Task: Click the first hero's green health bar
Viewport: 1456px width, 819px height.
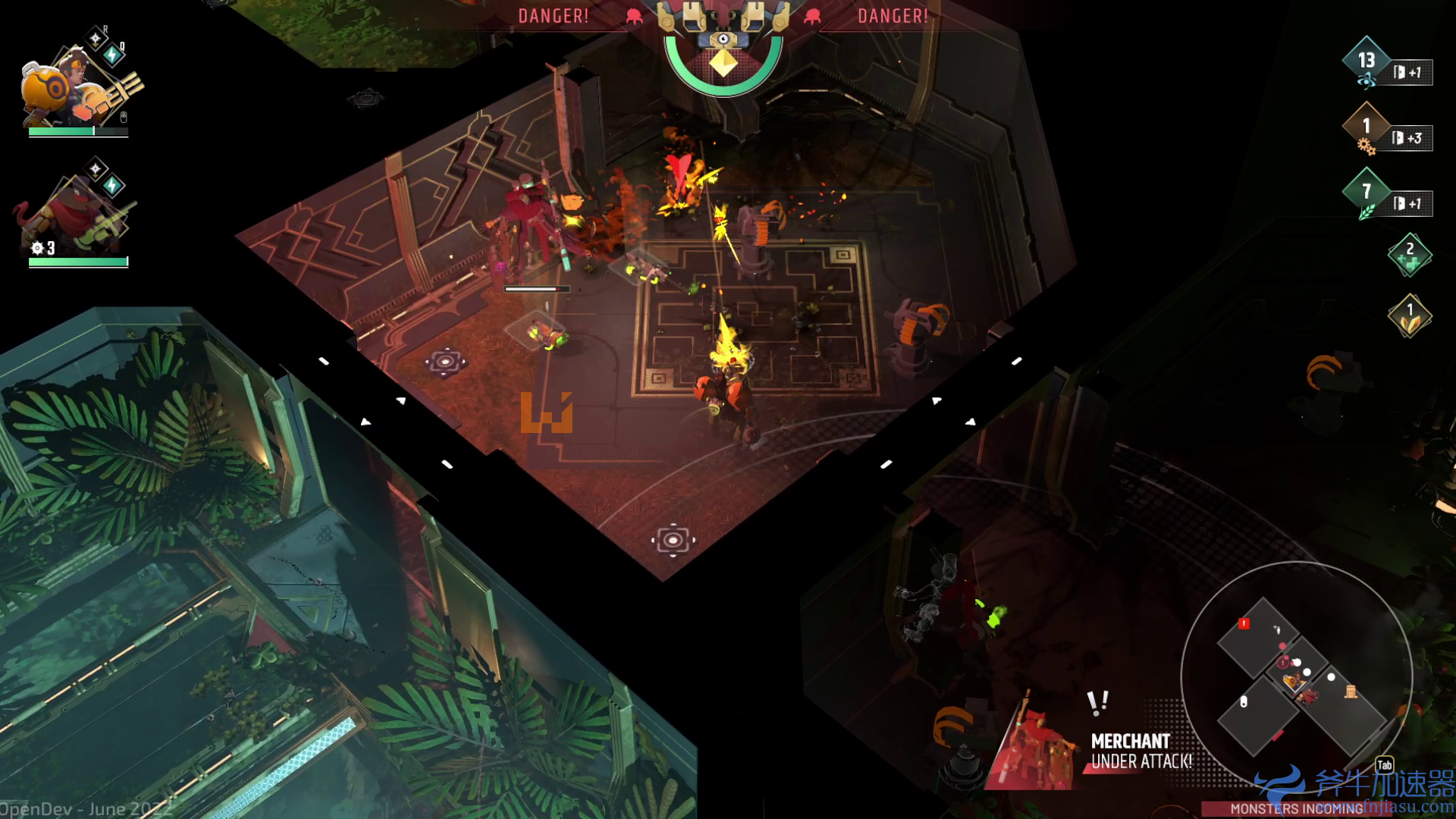Action: coord(79,131)
